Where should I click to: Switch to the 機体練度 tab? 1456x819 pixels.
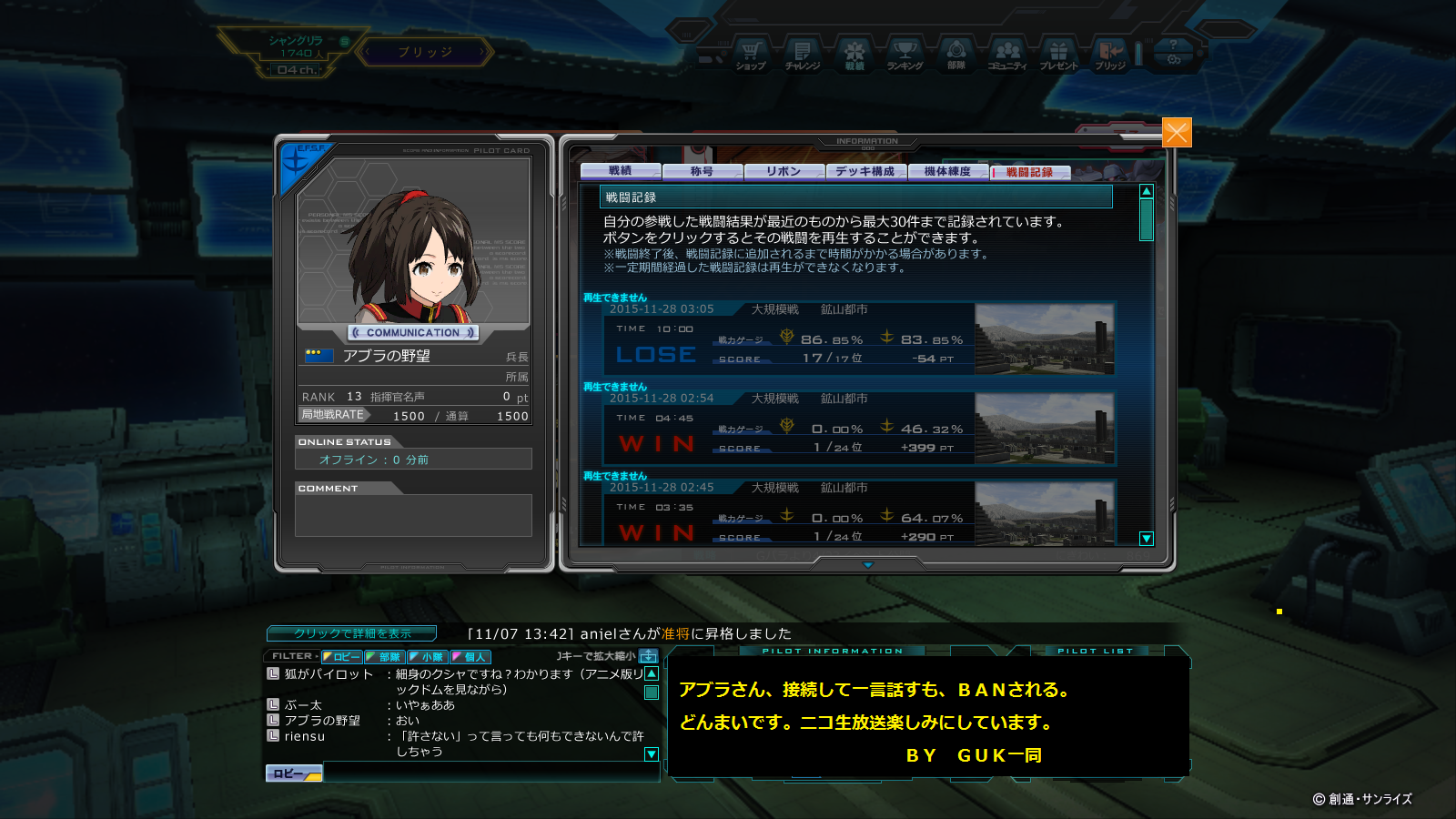tap(947, 171)
